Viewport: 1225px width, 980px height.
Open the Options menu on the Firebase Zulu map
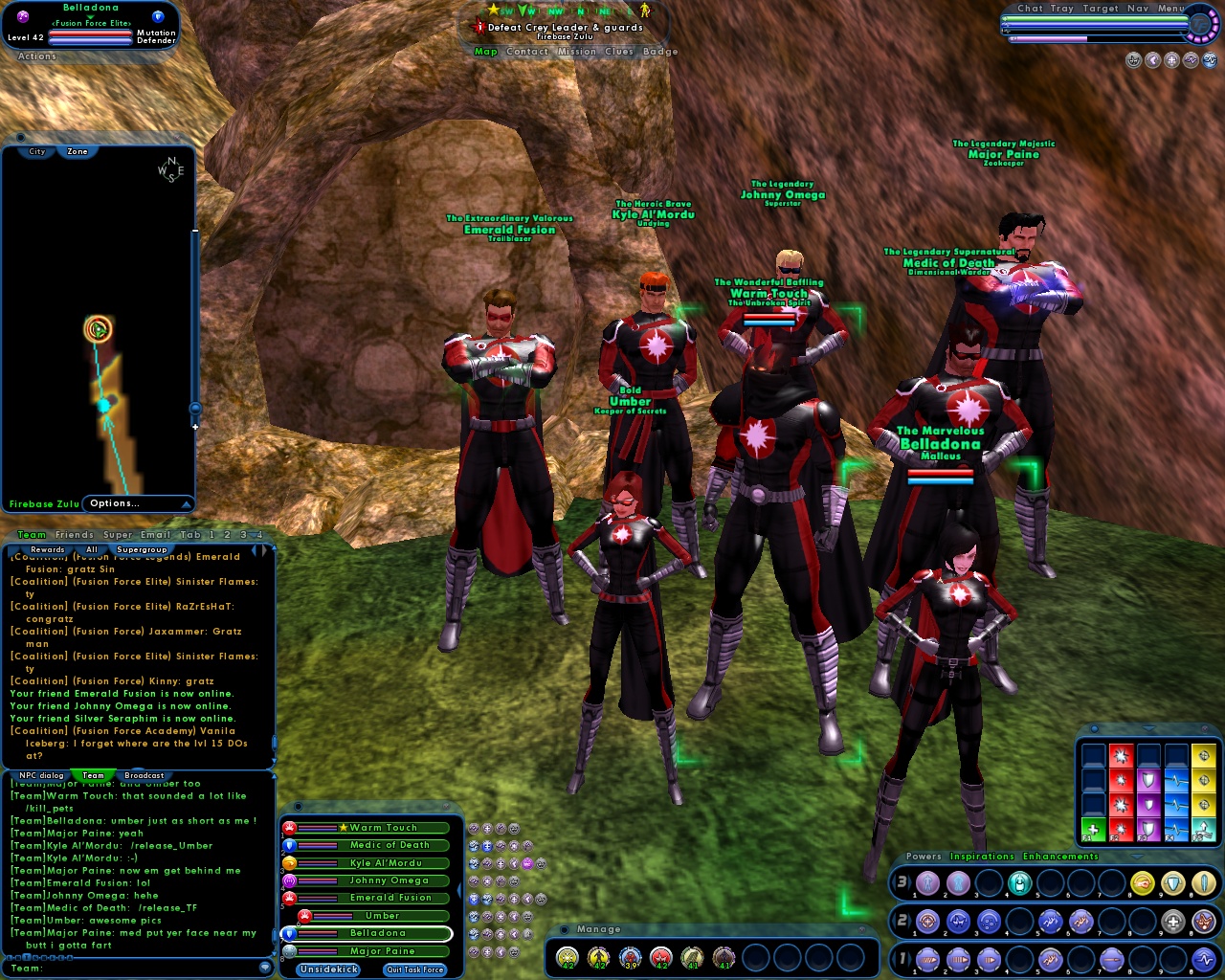point(115,503)
